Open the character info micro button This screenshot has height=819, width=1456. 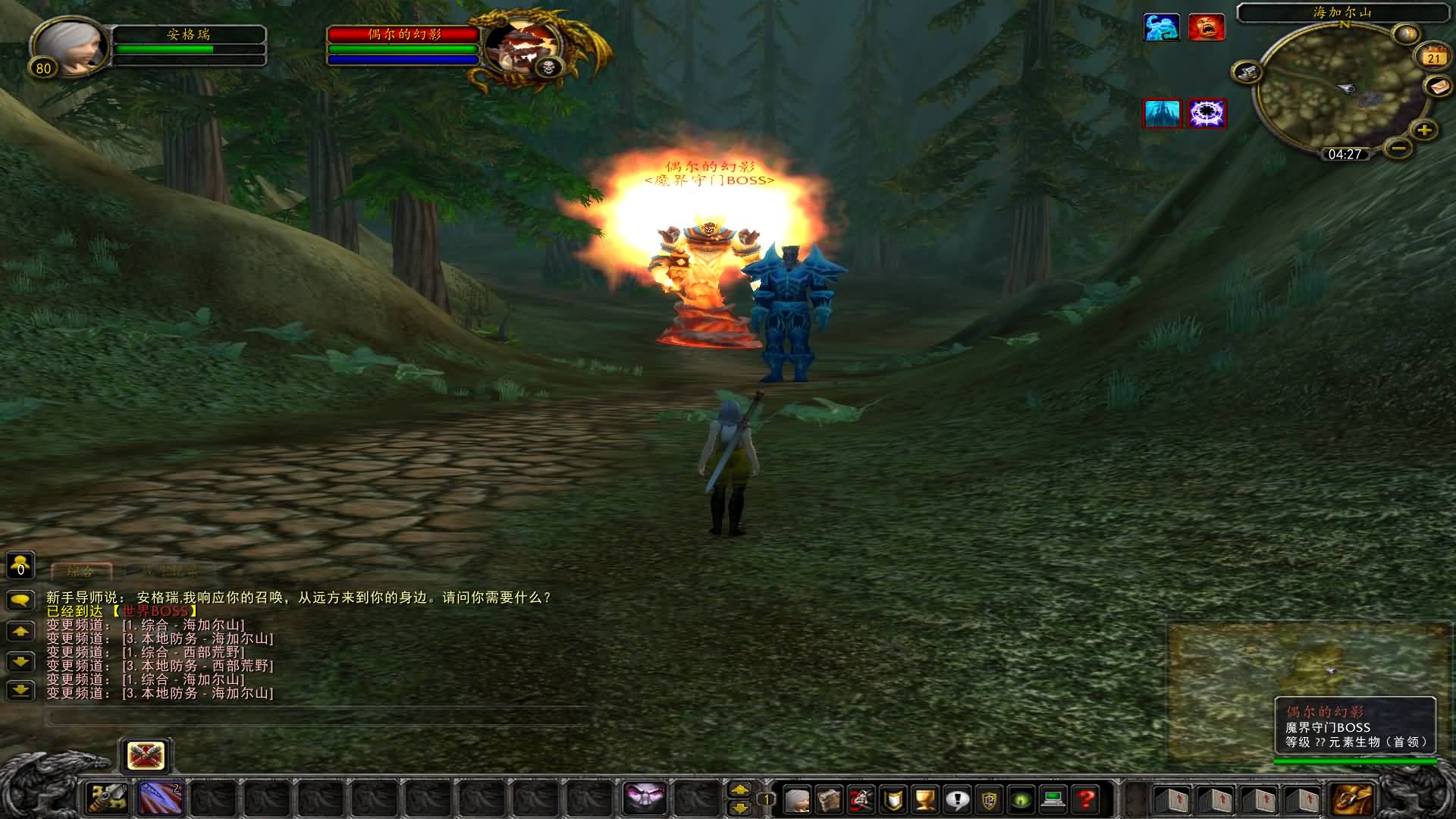(x=796, y=799)
